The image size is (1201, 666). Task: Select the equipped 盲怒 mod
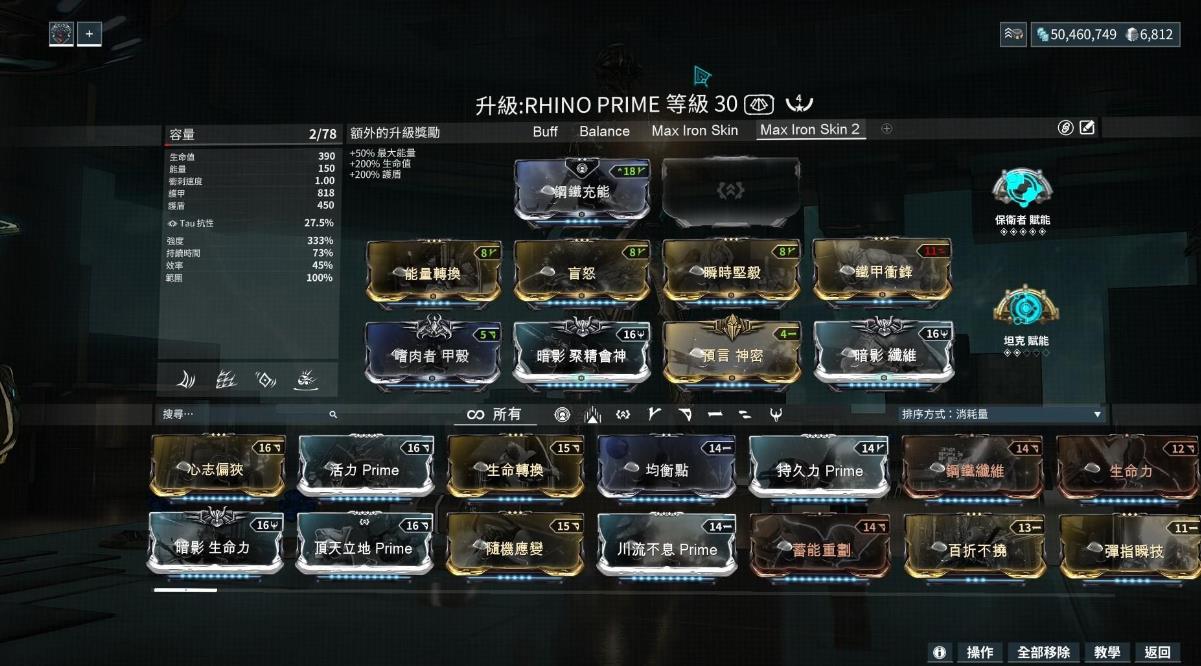[x=582, y=271]
